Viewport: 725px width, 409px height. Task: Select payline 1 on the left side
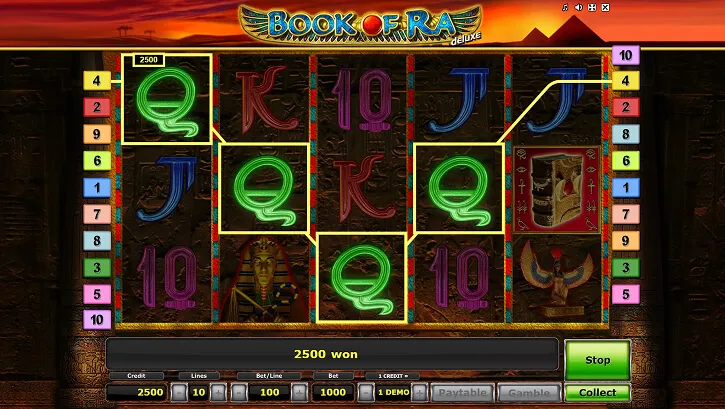pos(97,187)
